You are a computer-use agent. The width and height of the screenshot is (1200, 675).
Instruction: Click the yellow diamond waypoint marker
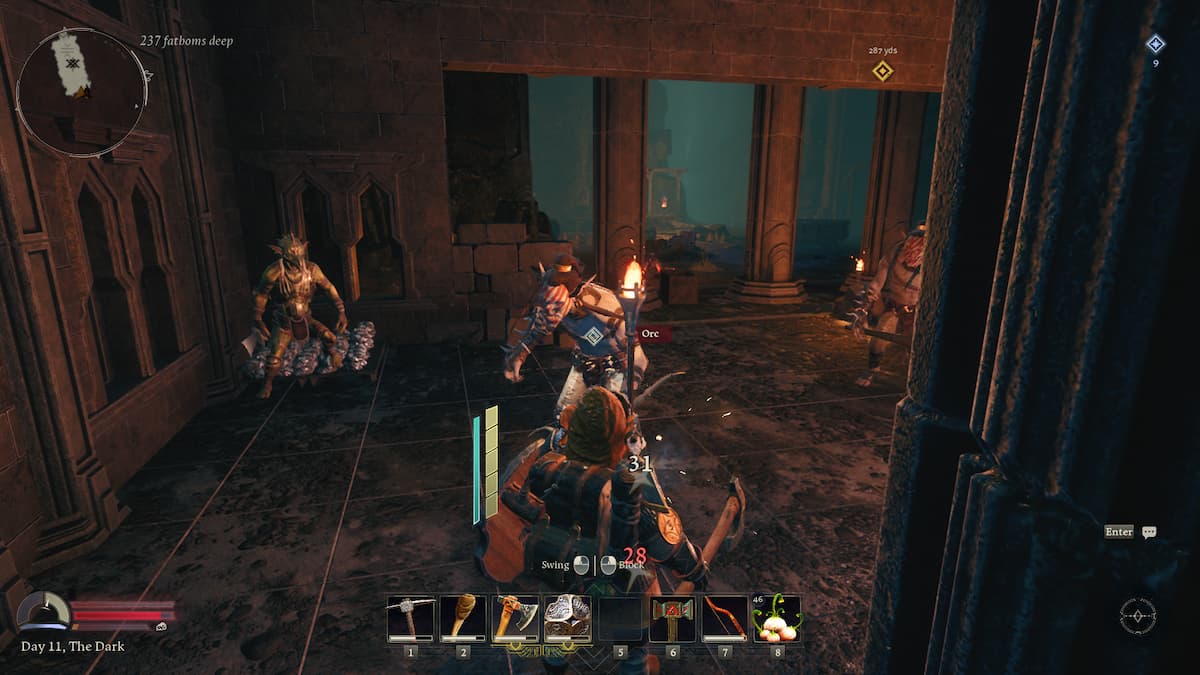click(x=882, y=71)
